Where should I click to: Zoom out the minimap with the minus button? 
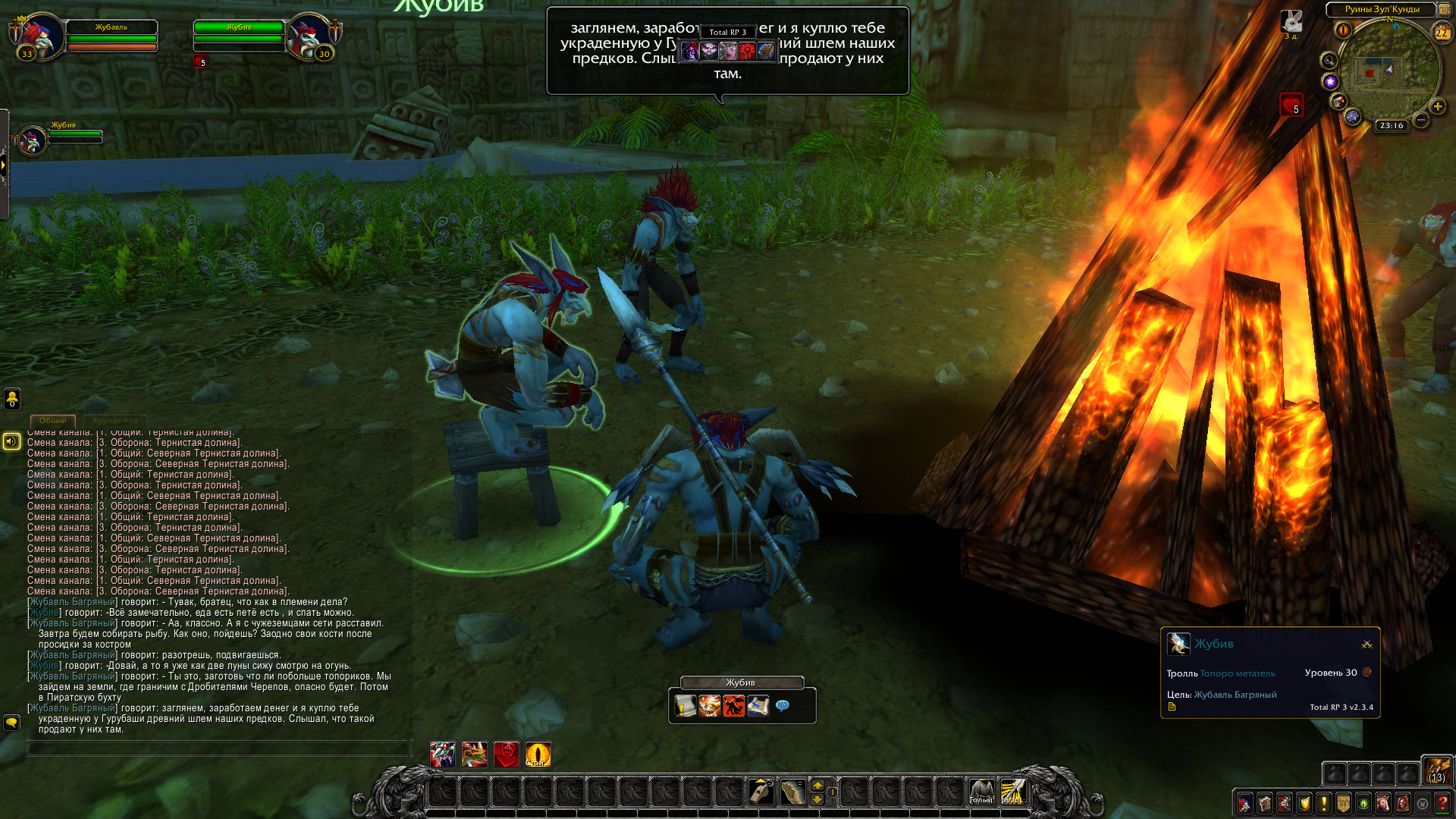pos(1421,120)
